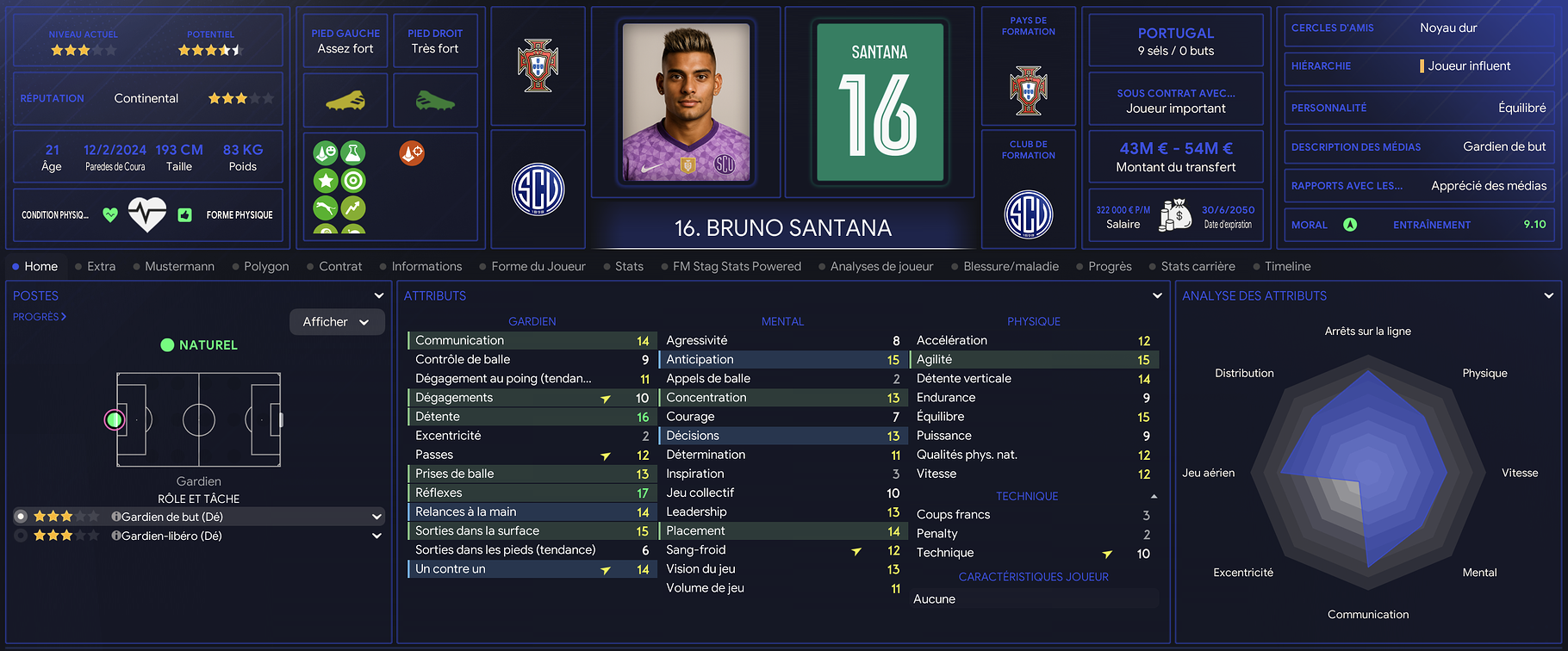1568x651 pixels.
Task: Collapse the TECHNIQUE attributes section
Action: [x=1154, y=497]
